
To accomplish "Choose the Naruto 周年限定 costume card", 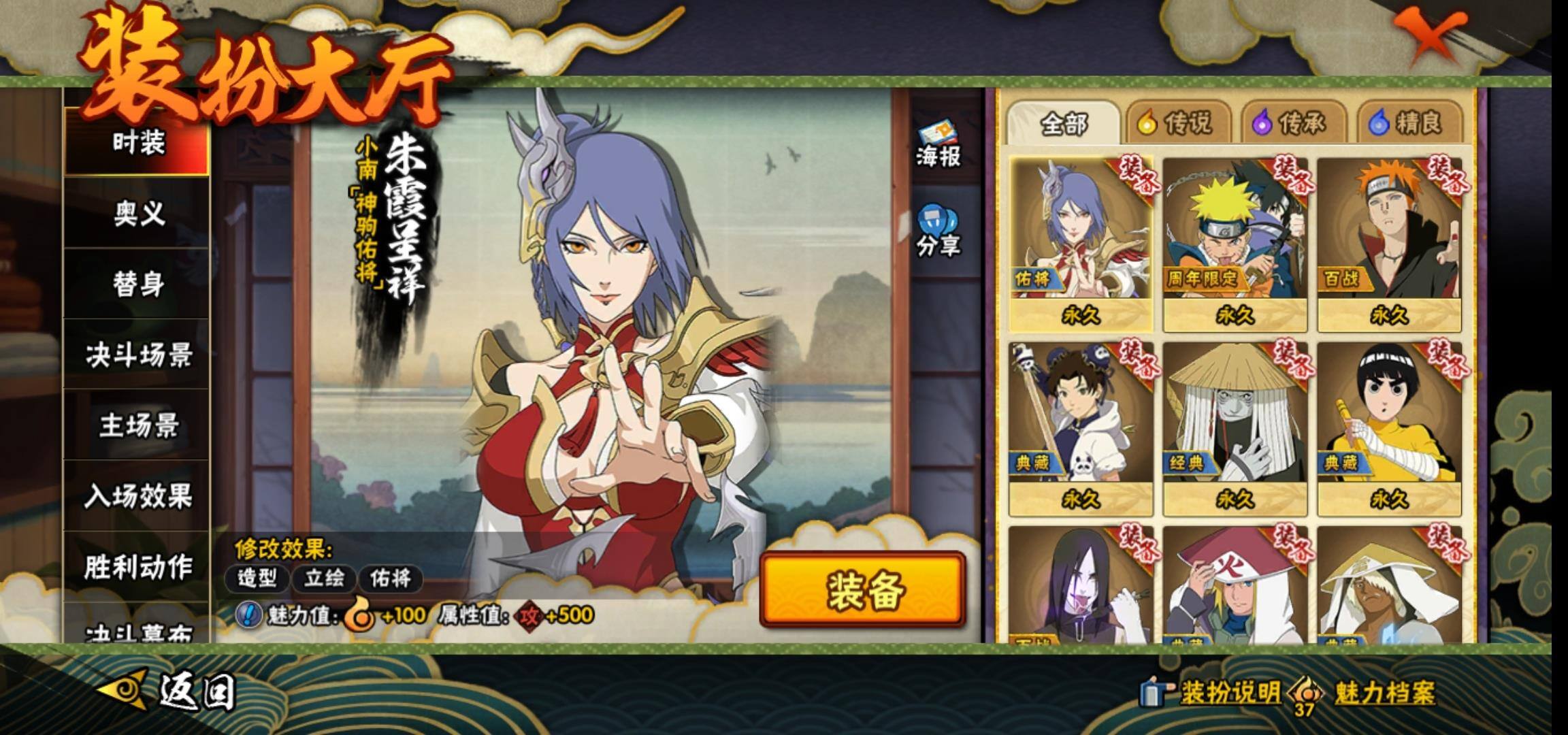I will 1235,244.
